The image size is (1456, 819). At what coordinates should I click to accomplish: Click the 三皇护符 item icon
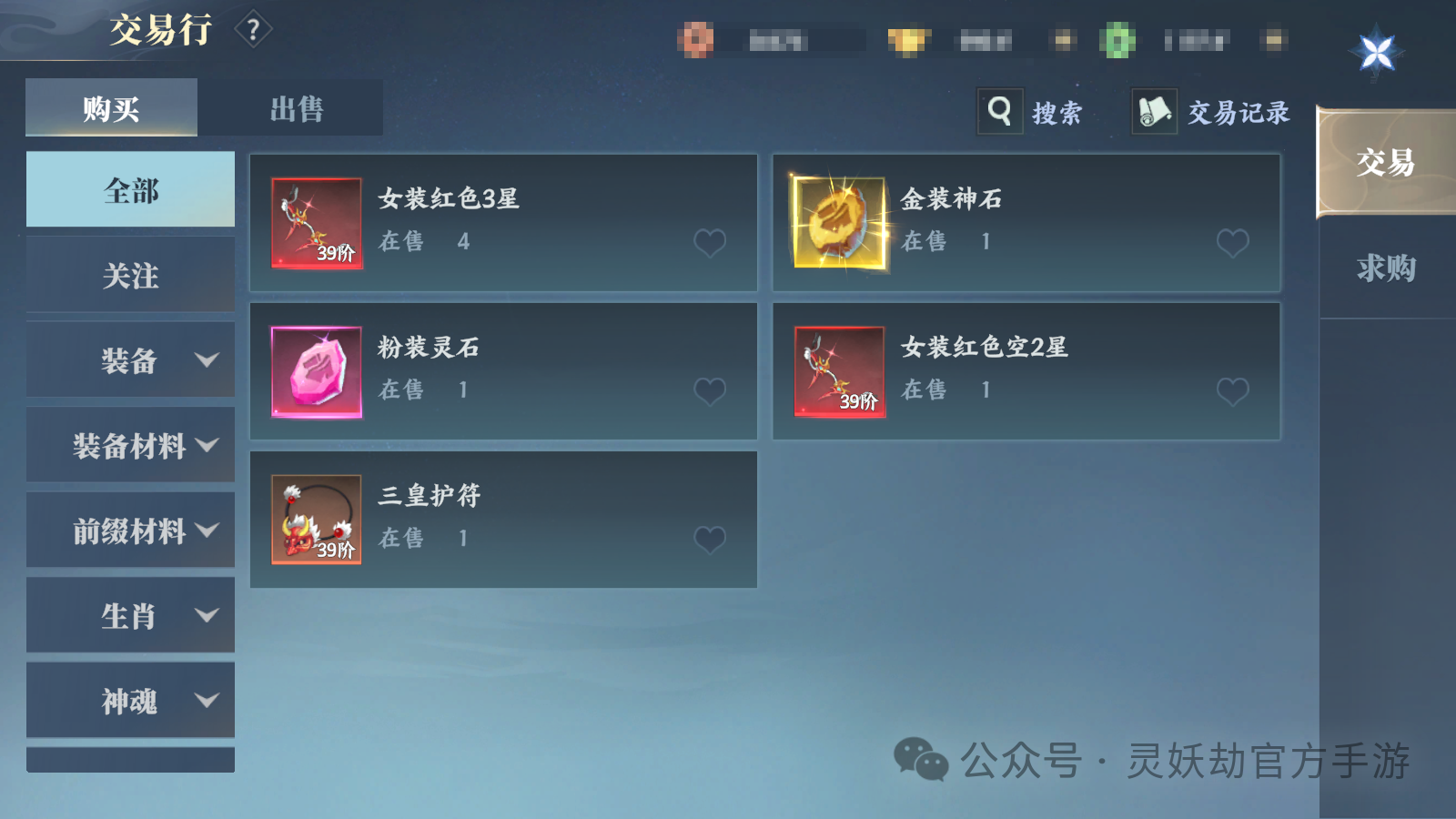tap(315, 519)
